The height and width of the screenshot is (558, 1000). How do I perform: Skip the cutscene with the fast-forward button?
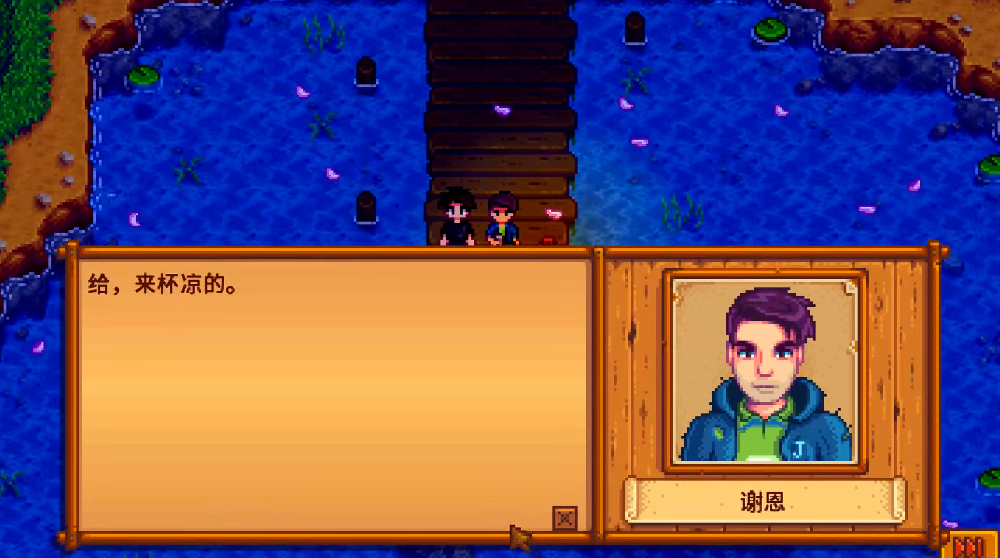pos(968,546)
